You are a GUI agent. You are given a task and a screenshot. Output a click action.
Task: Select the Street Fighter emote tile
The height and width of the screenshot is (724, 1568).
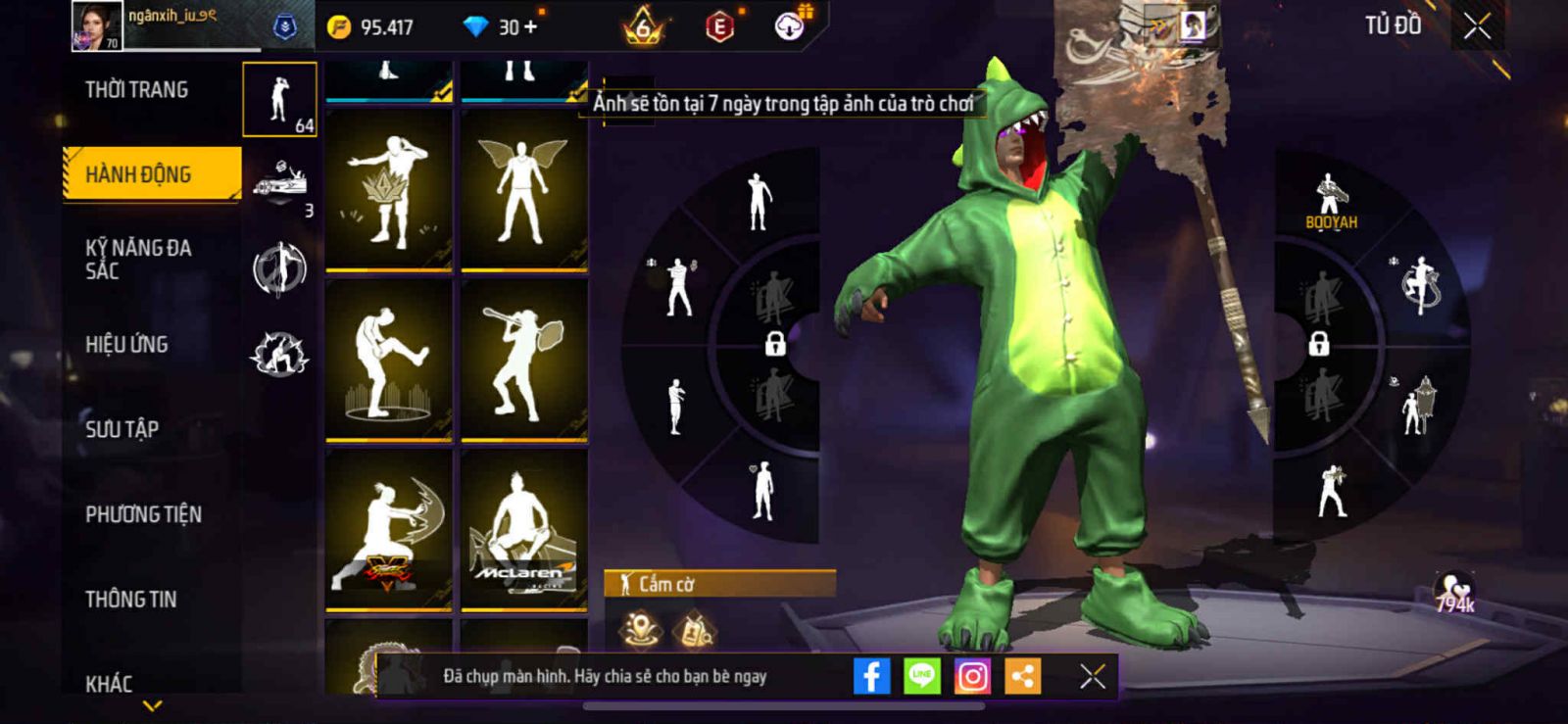[x=389, y=529]
